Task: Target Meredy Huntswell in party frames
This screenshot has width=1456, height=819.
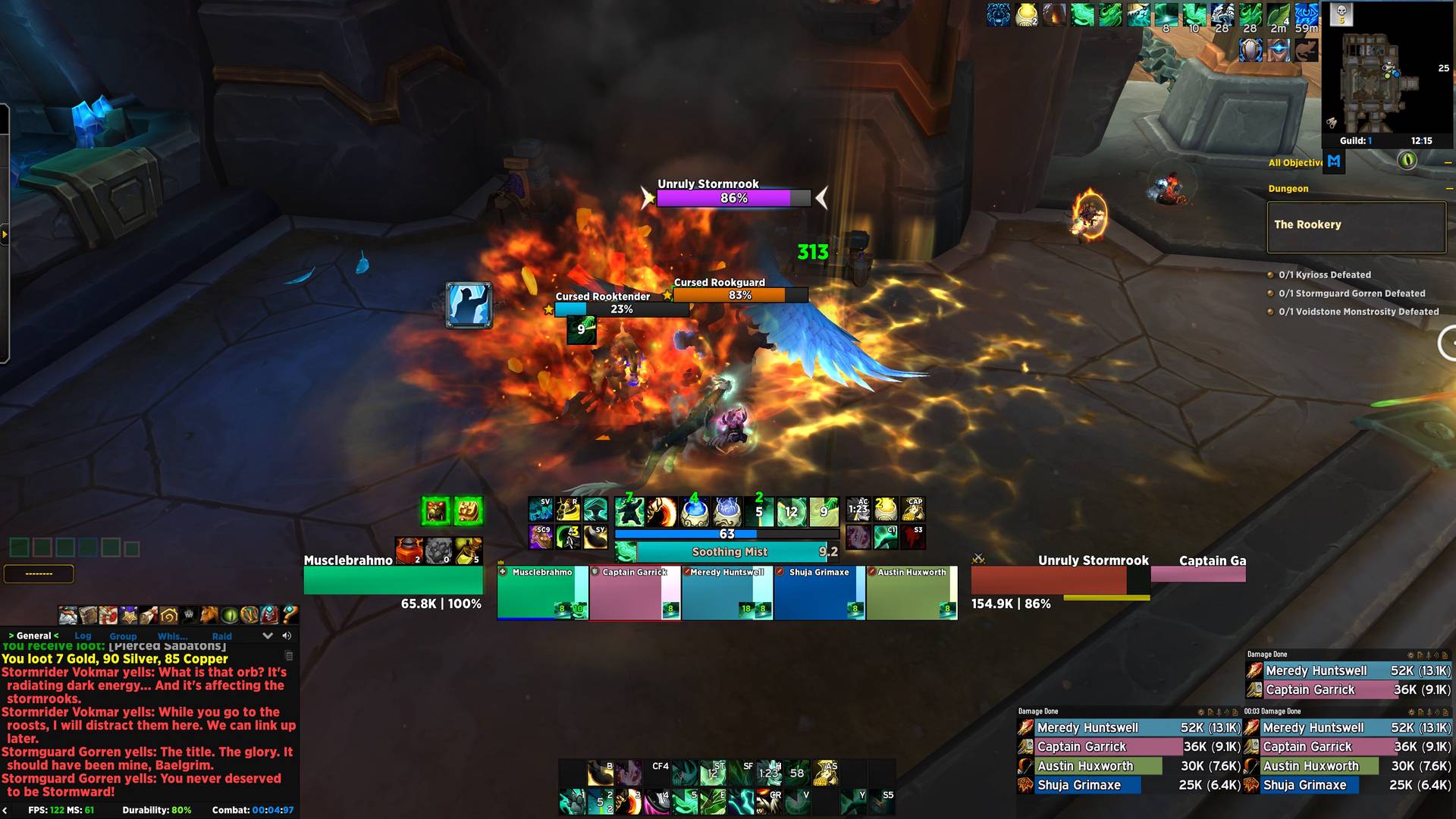Action: [x=726, y=593]
